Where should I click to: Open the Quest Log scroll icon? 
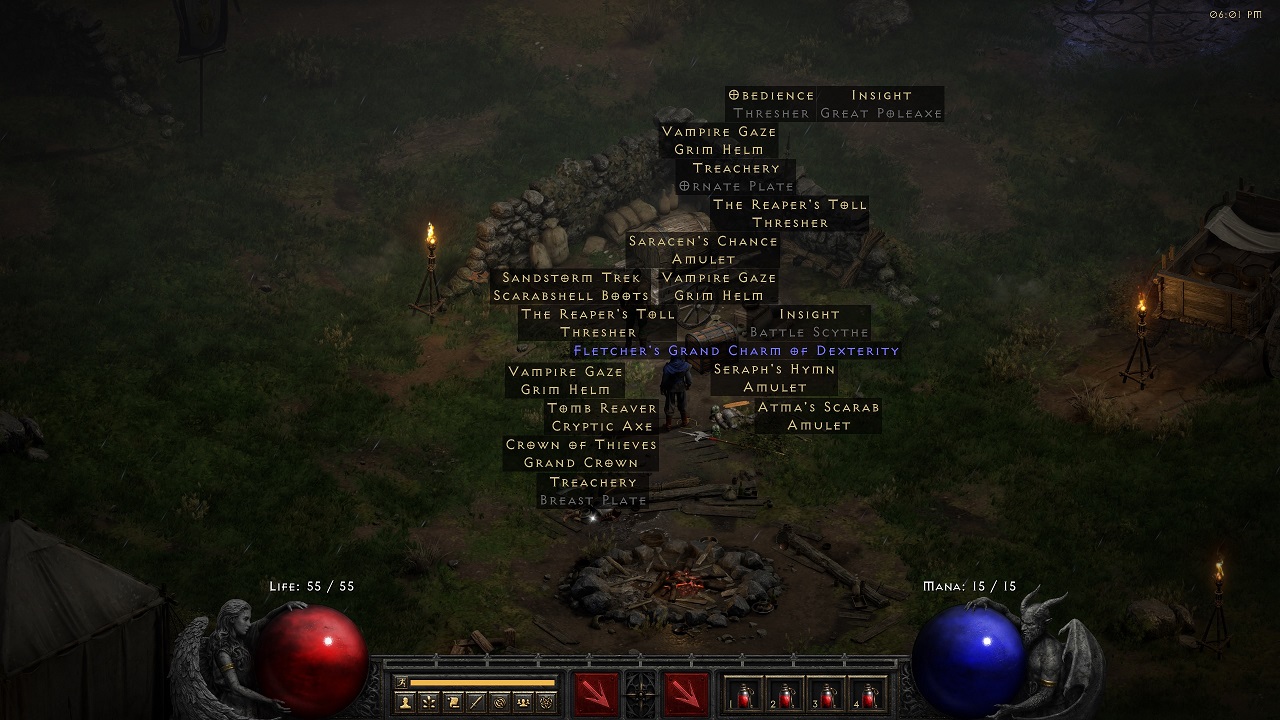[454, 703]
